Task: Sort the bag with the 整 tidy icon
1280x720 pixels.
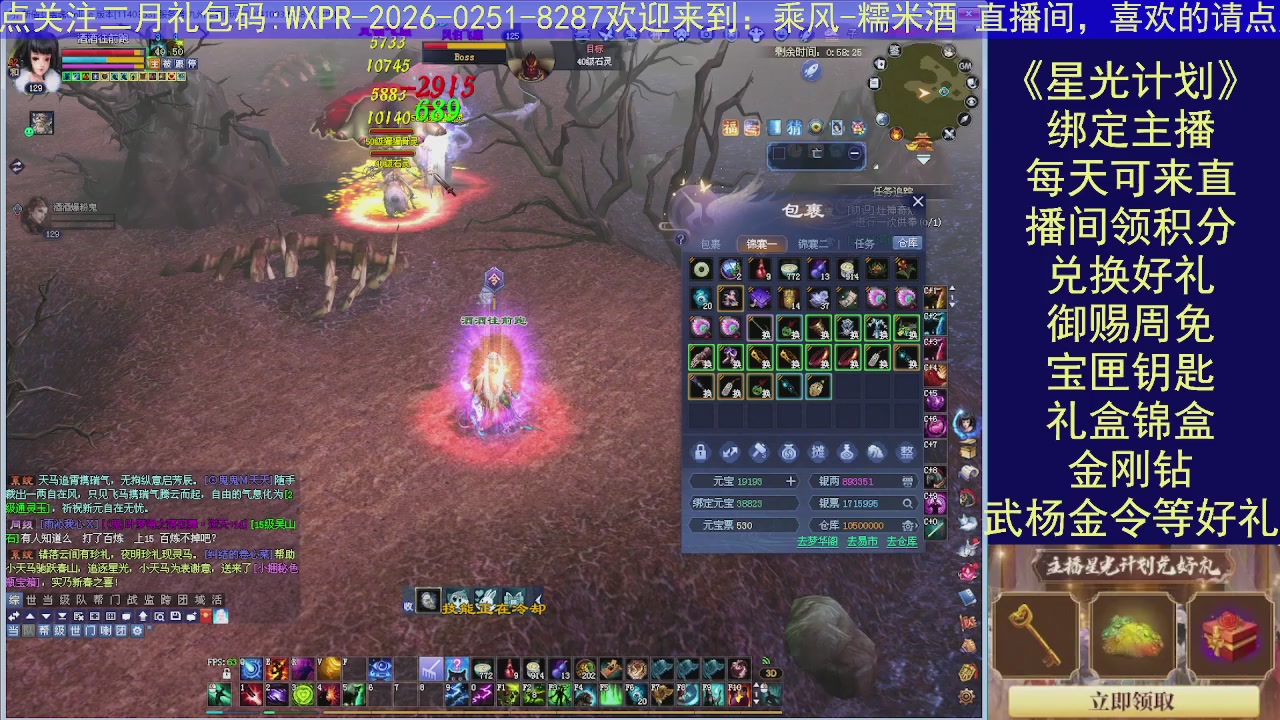Action: (x=906, y=452)
